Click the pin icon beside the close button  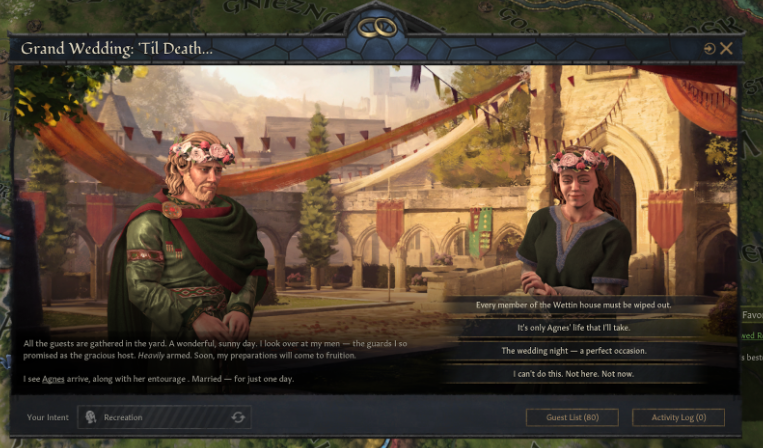709,48
